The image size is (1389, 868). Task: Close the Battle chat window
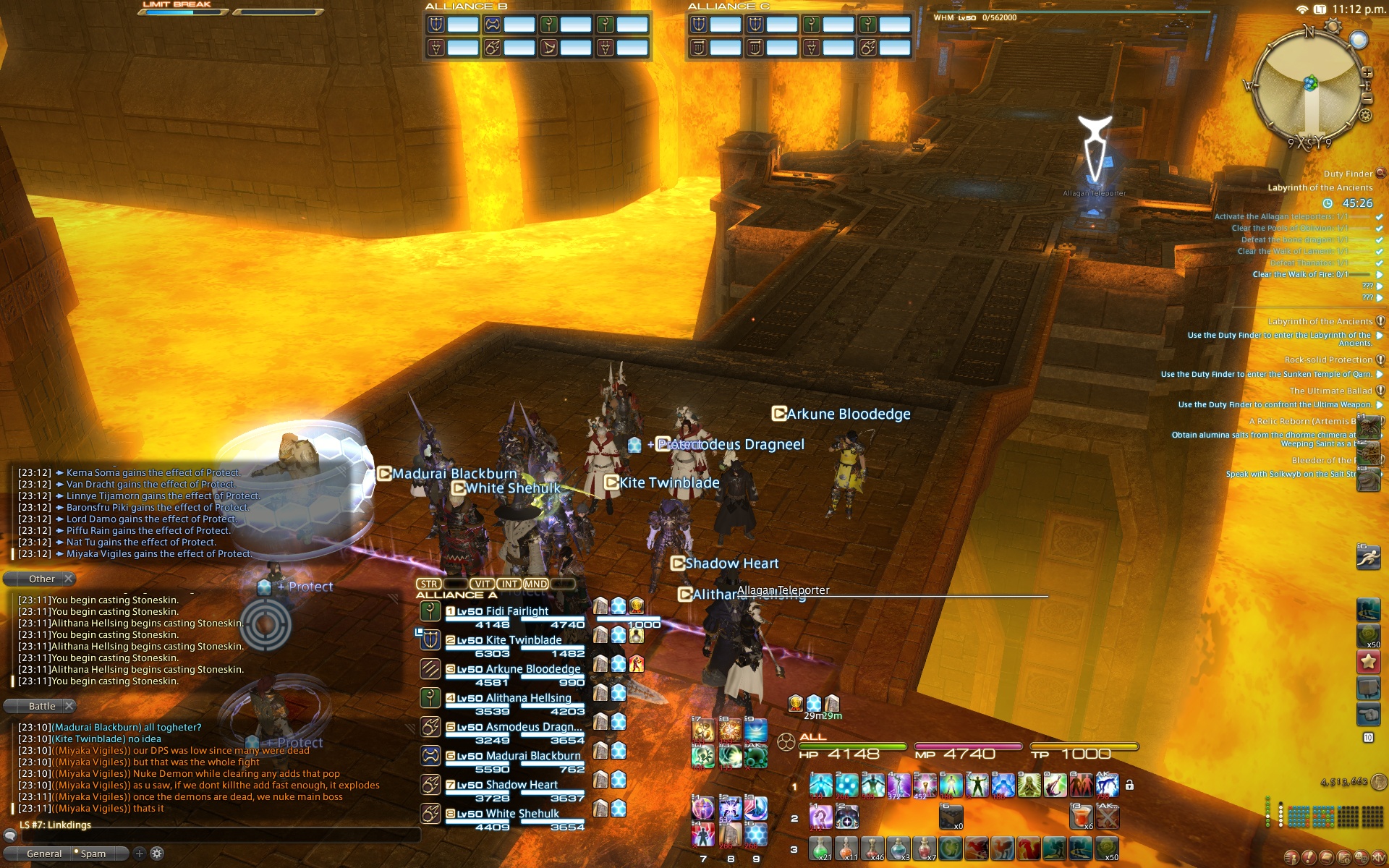coord(69,706)
